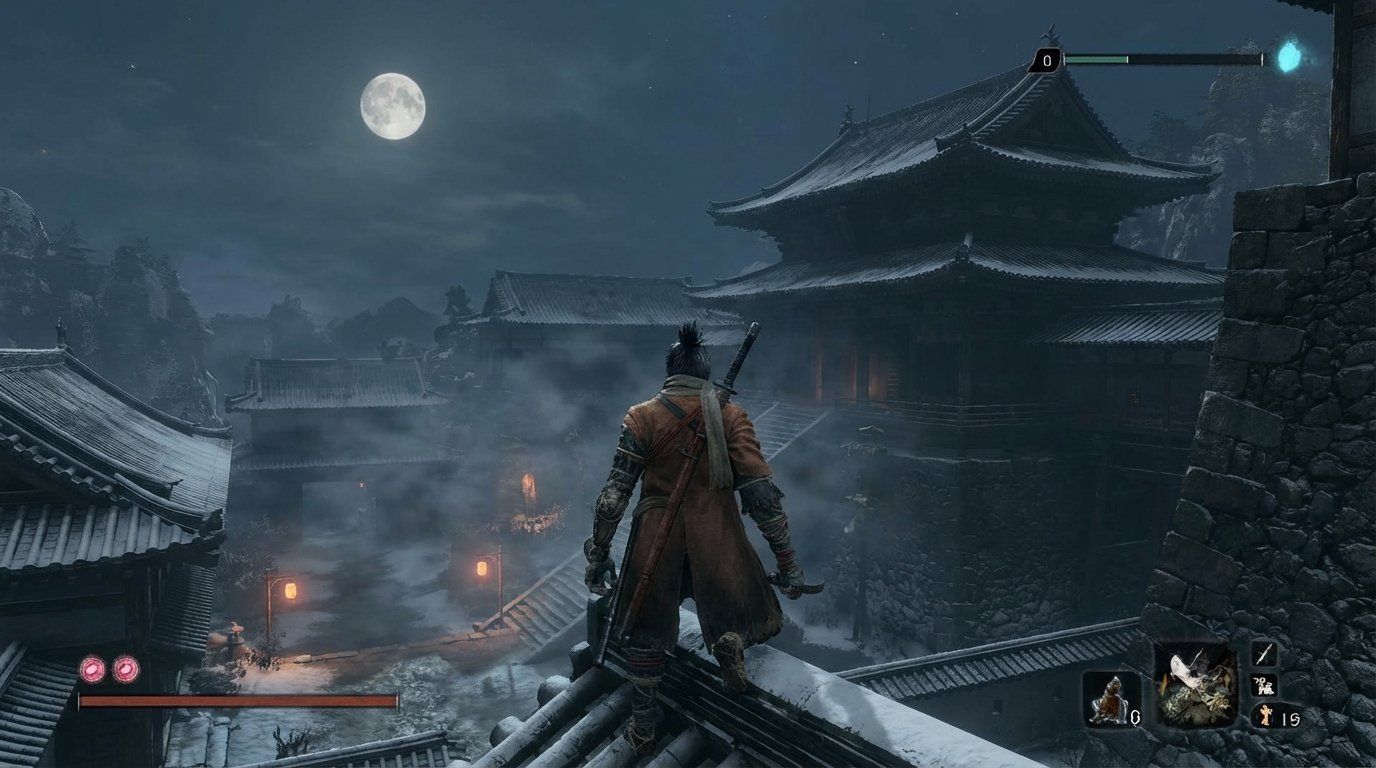The height and width of the screenshot is (768, 1376).
Task: Click the orange spirit emblem icon beside 15
Action: coord(1265,716)
